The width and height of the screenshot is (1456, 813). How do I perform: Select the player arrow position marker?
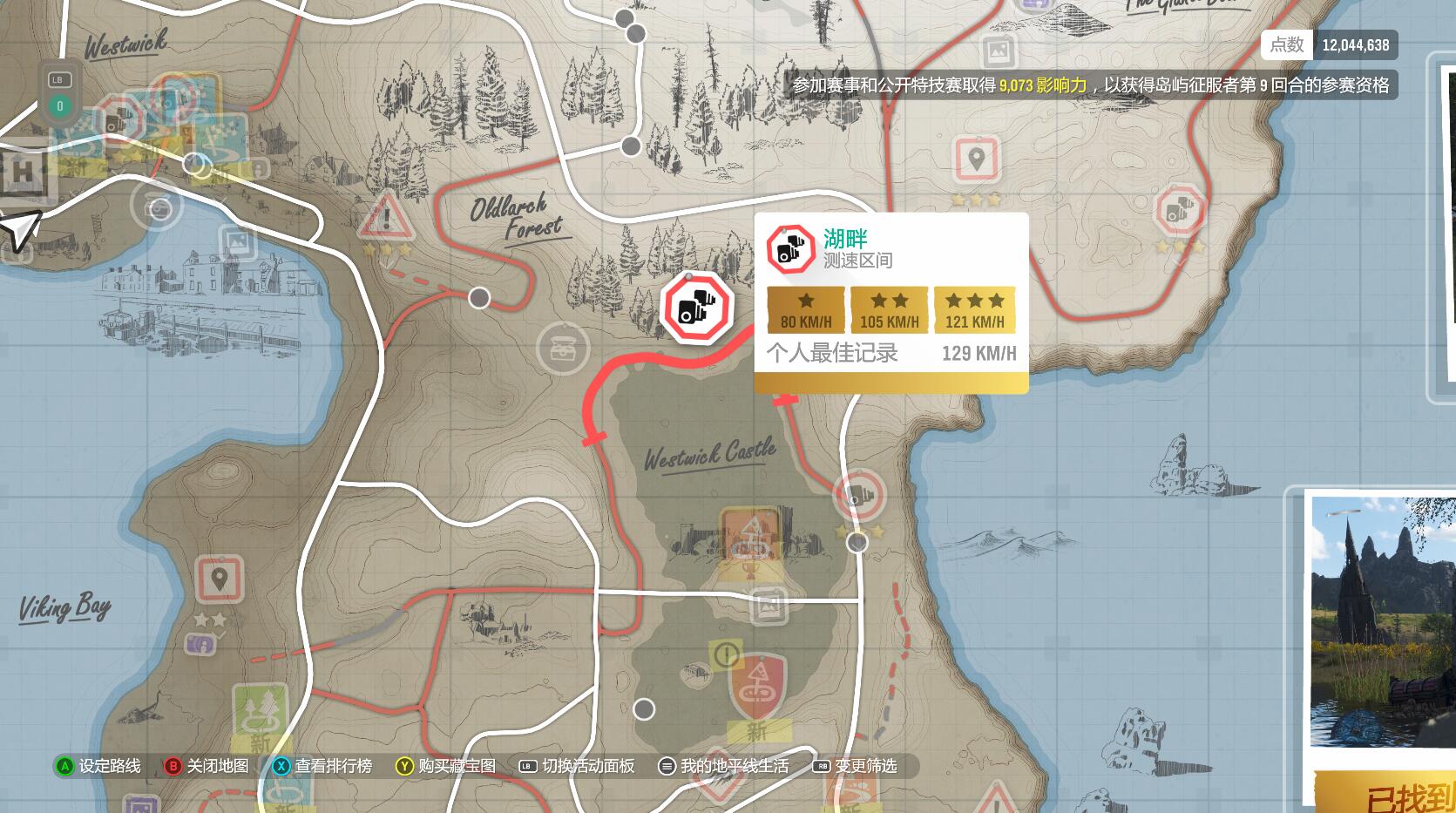coord(21,228)
